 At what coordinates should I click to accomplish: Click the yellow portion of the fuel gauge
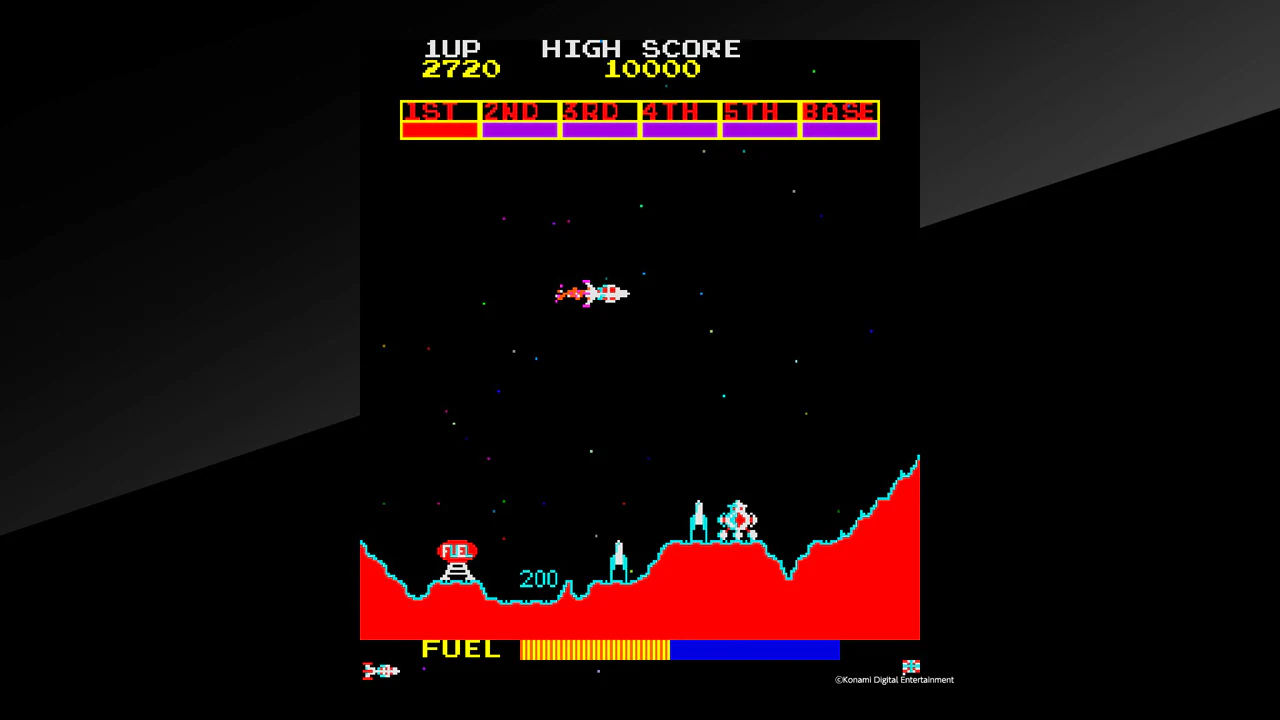(595, 650)
